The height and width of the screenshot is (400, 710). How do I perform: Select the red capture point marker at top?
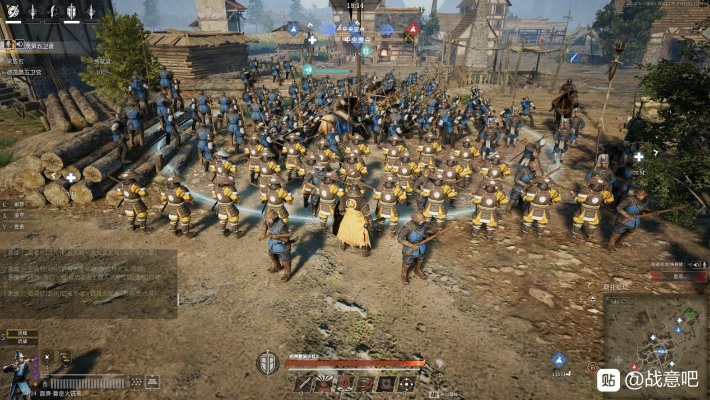coord(412,29)
